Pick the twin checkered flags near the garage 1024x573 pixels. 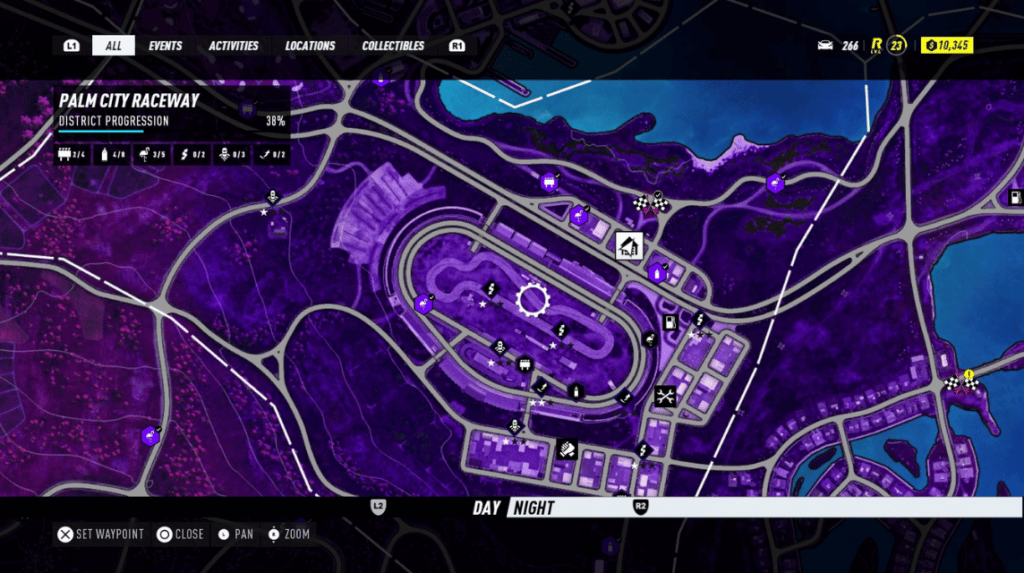(650, 203)
